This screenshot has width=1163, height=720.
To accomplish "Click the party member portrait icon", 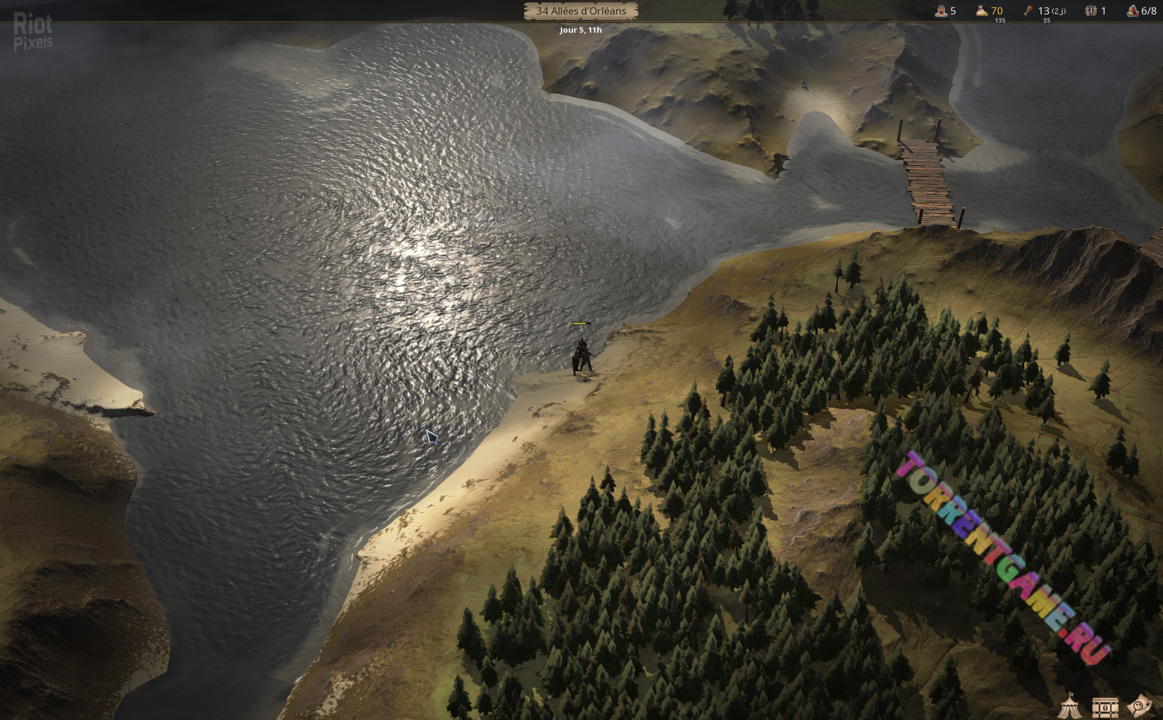I will (x=941, y=11).
